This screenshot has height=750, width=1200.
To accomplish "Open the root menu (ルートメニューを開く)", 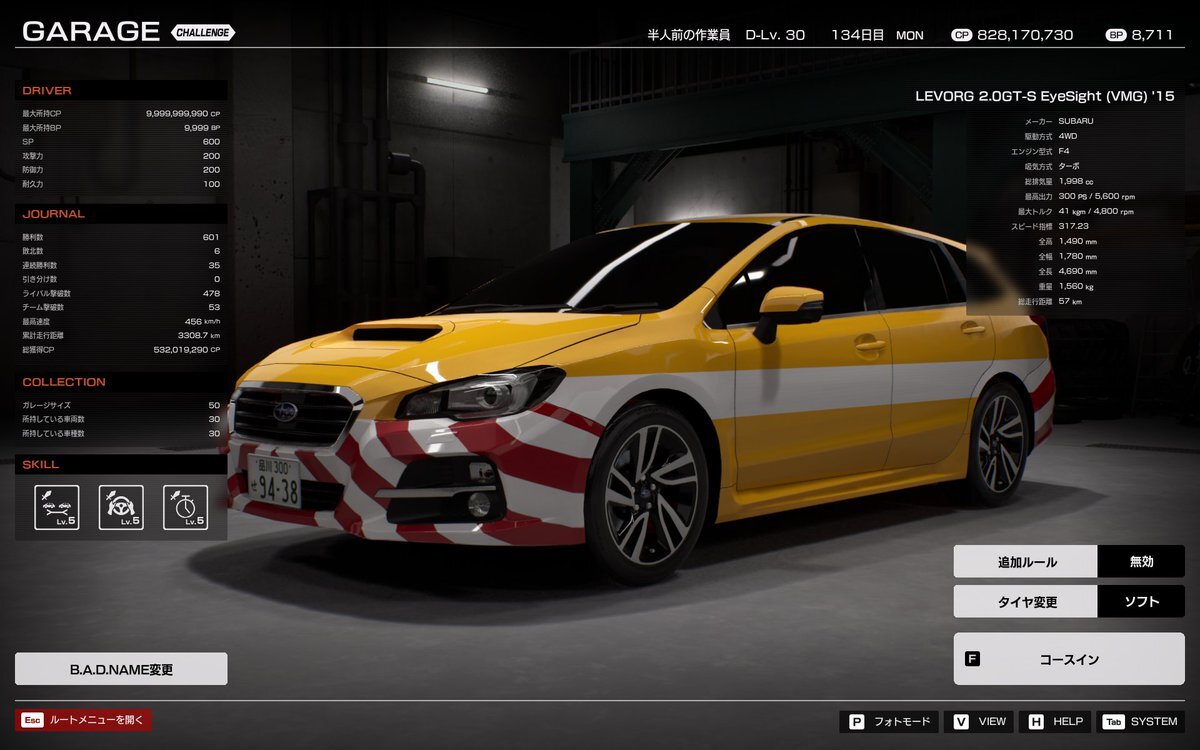I will coord(83,720).
